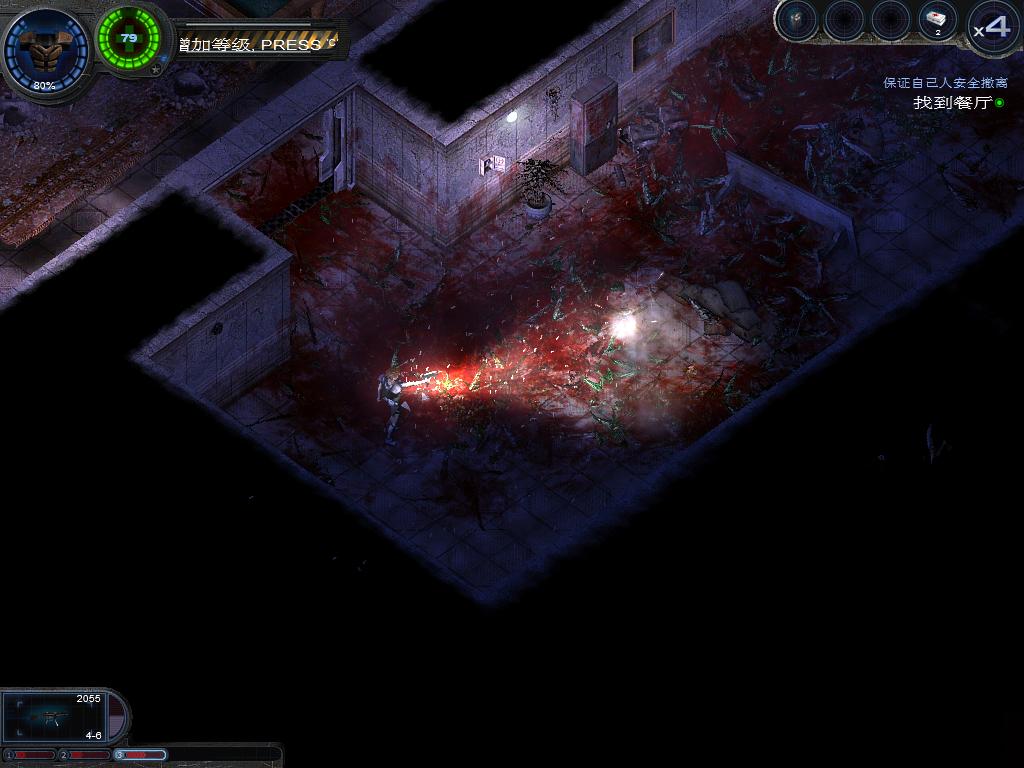Click the first gadget slot with the device
Viewport: 1024px width, 768px height.
tap(797, 20)
